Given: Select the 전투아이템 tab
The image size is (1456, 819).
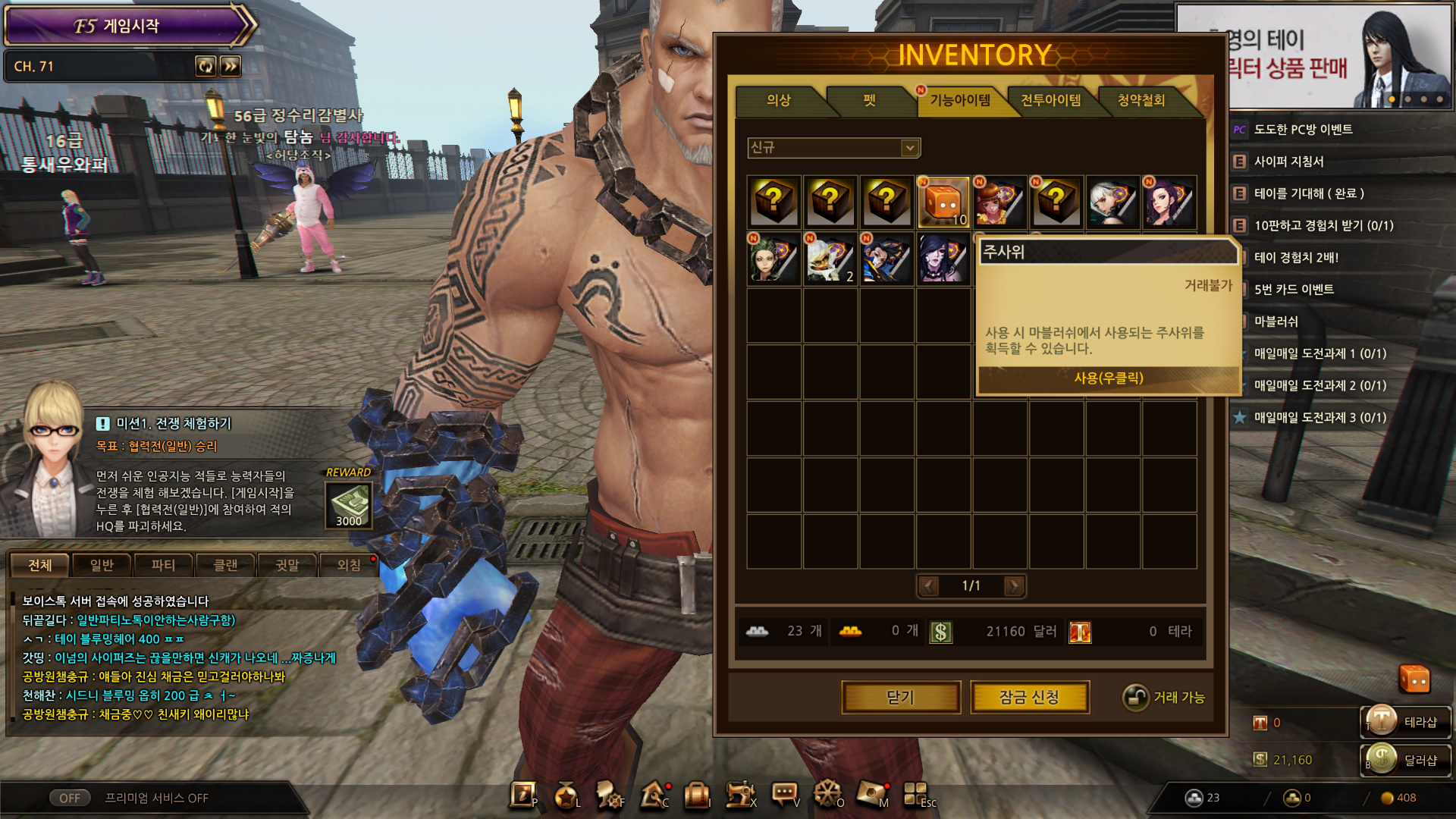Looking at the screenshot, I should pos(1050,100).
